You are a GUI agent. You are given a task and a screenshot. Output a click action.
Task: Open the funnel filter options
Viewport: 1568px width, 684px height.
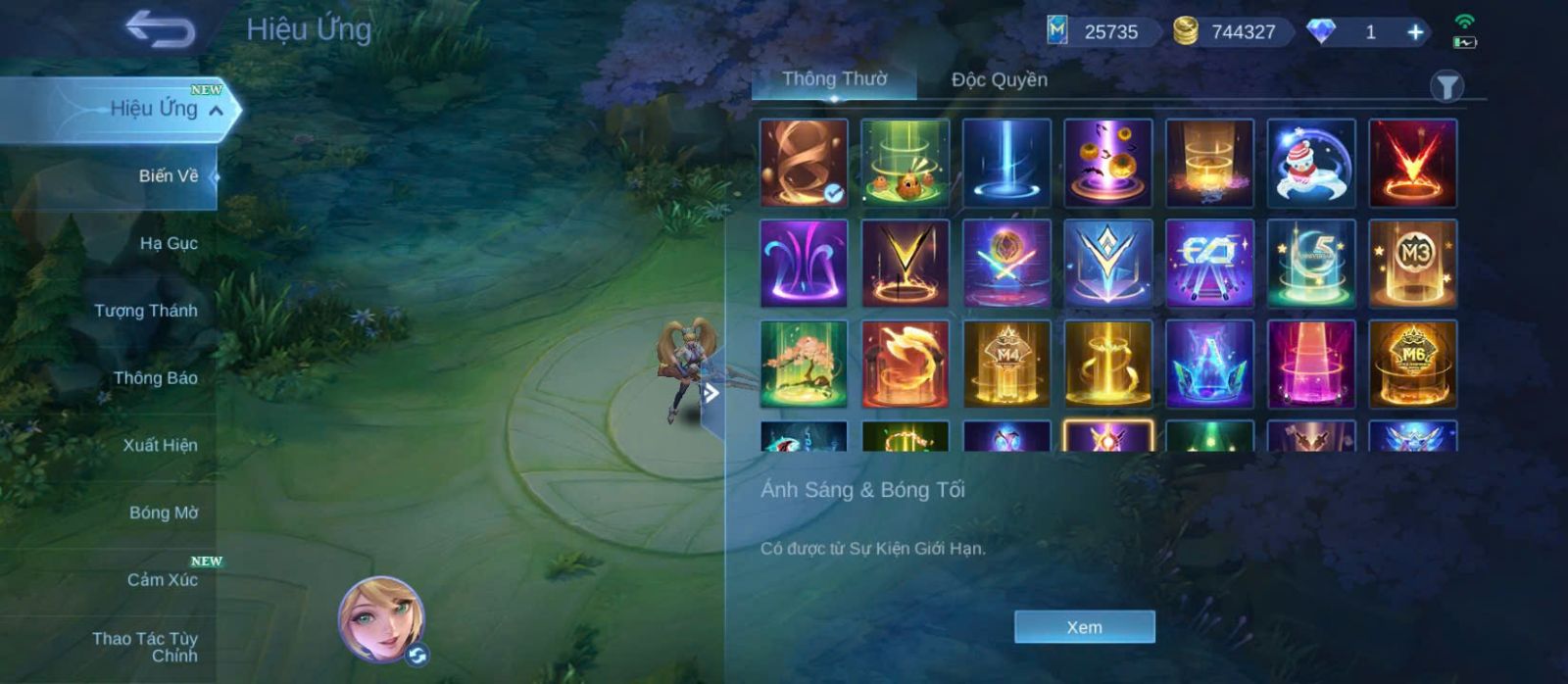click(1446, 87)
